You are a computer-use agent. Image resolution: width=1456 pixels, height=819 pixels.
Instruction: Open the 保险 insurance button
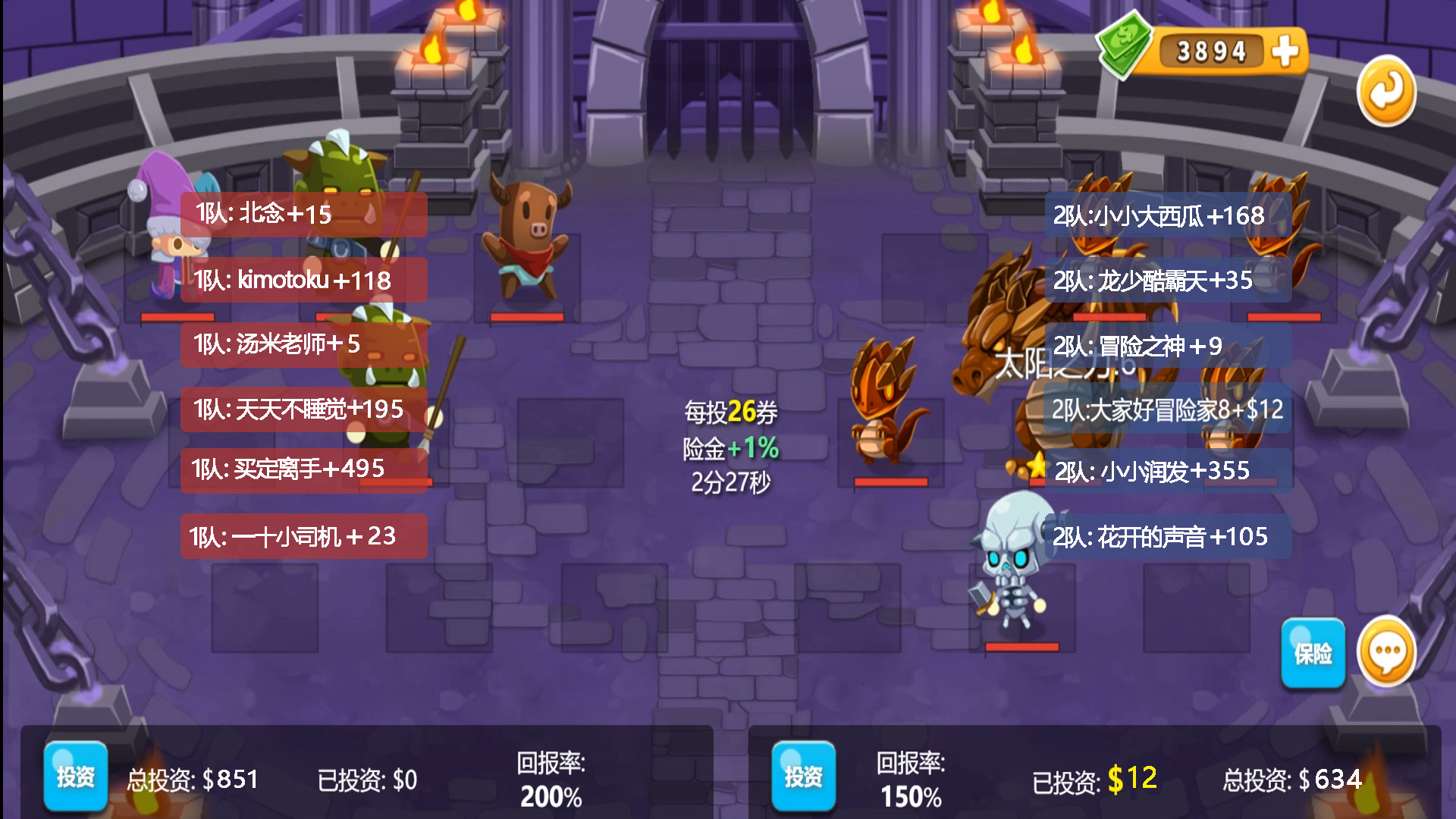pos(1313,653)
